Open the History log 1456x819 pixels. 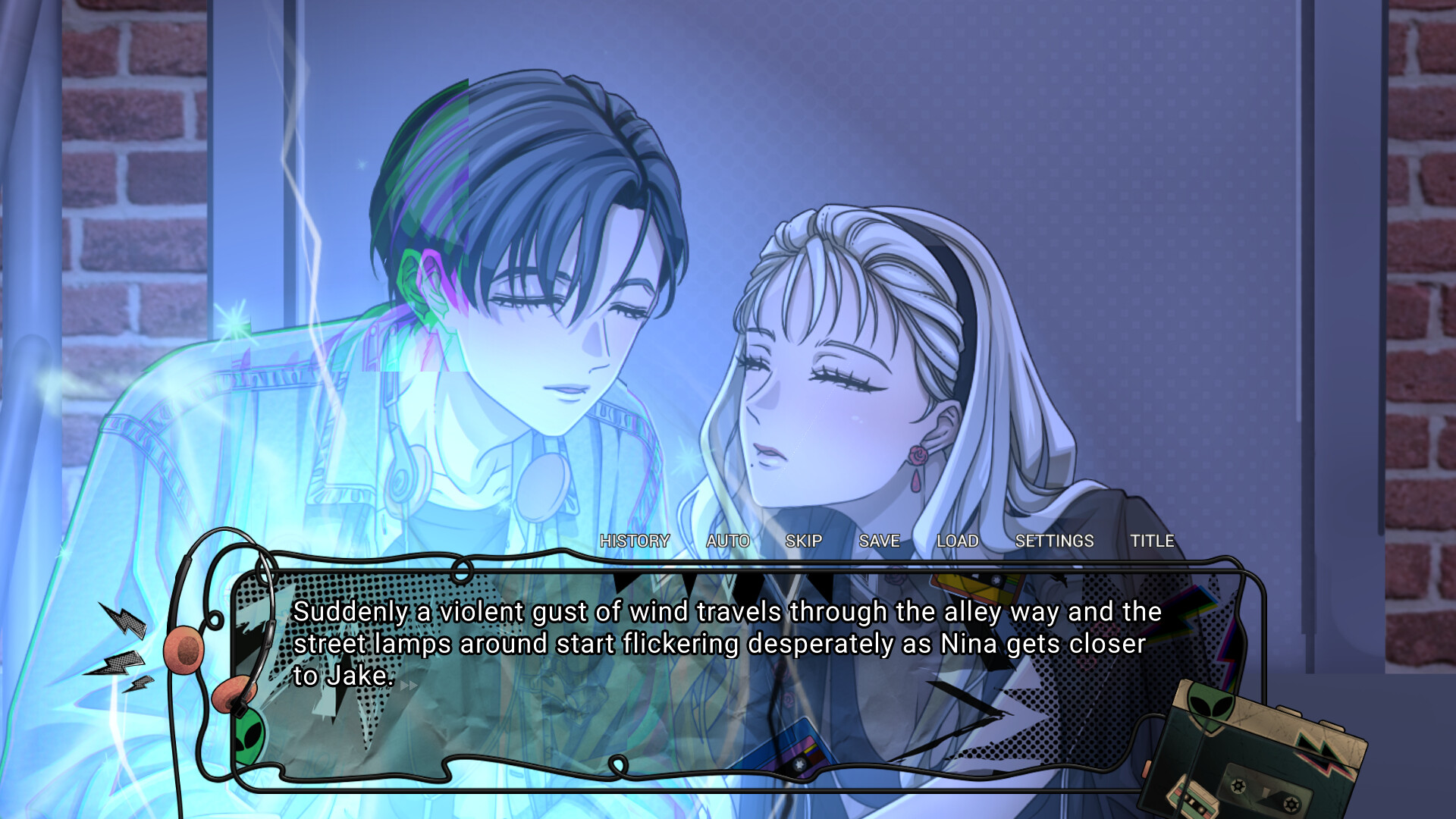(635, 541)
